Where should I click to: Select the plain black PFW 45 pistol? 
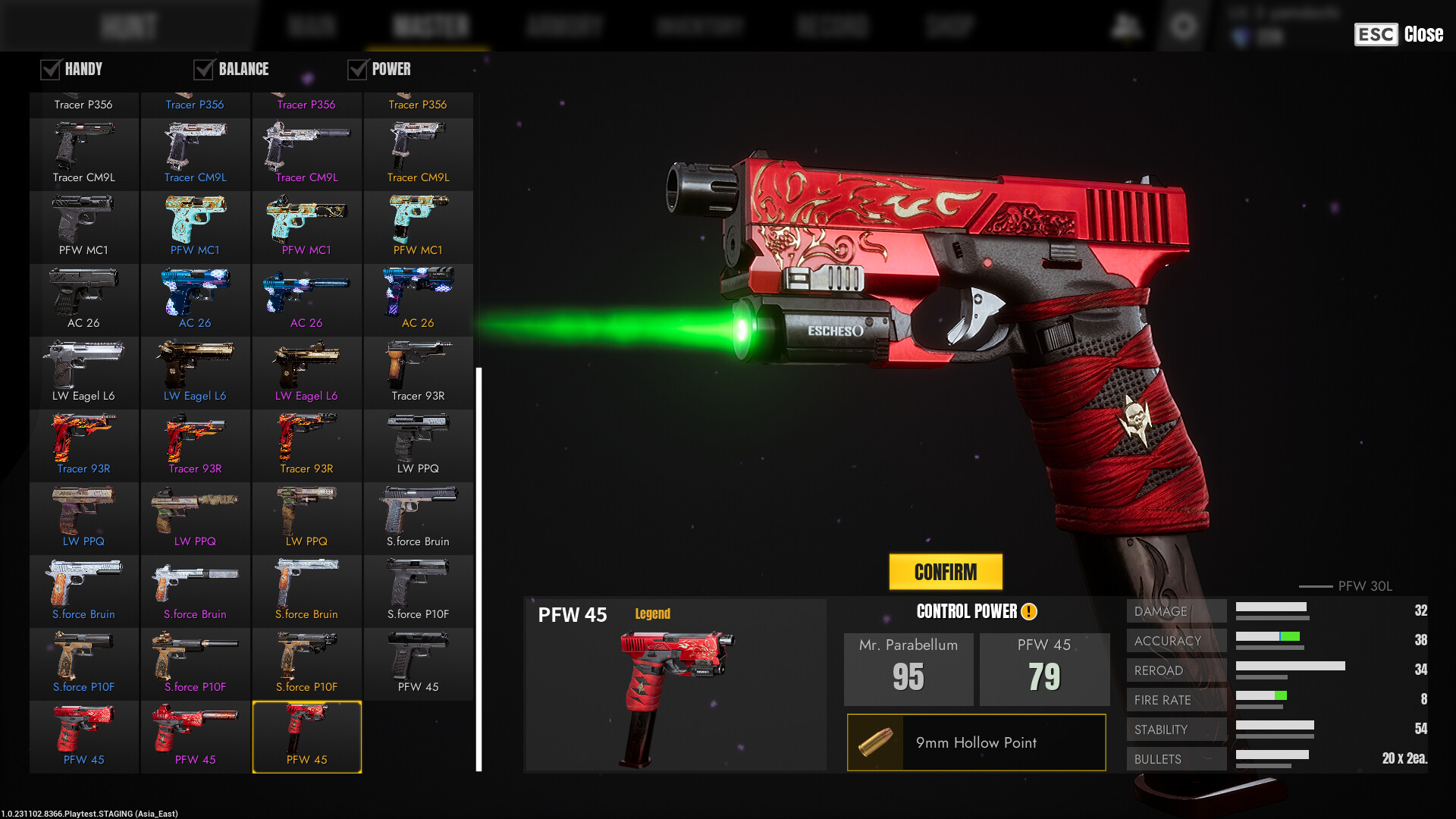pos(418,663)
